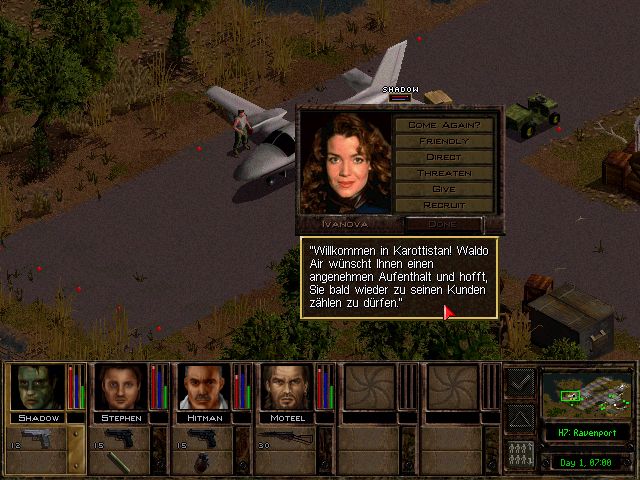End the conversation with Done
Screen dimensions: 640x480
444,224
